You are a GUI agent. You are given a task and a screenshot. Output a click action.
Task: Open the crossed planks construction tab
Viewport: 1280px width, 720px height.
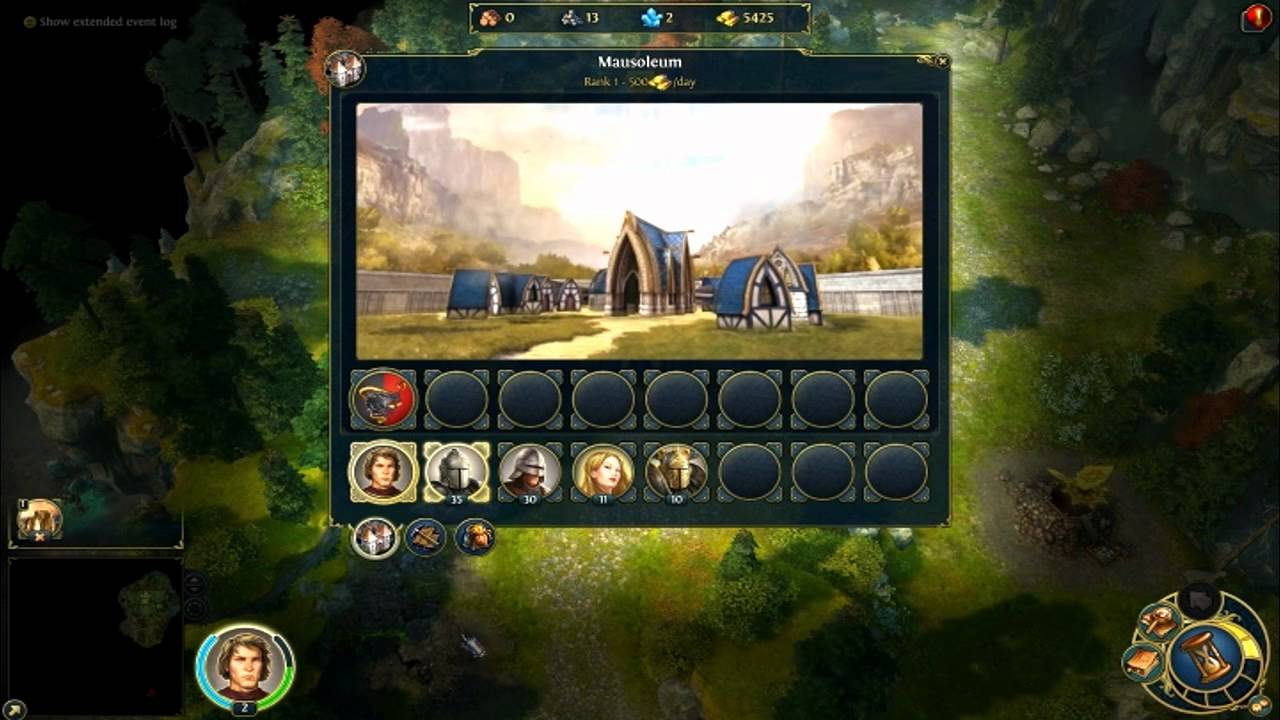coord(425,538)
